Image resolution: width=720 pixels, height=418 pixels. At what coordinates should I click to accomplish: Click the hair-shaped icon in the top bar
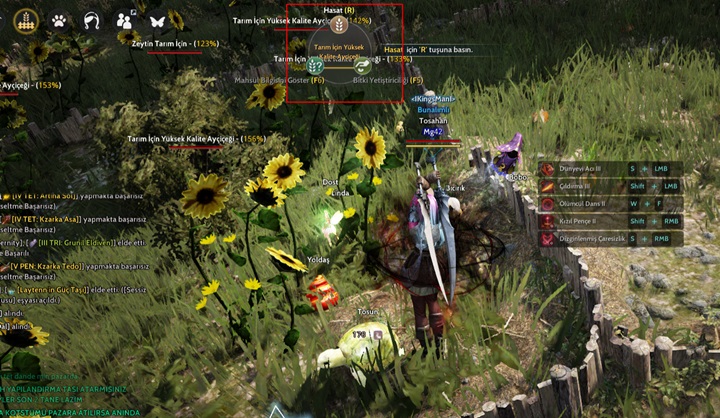click(92, 20)
